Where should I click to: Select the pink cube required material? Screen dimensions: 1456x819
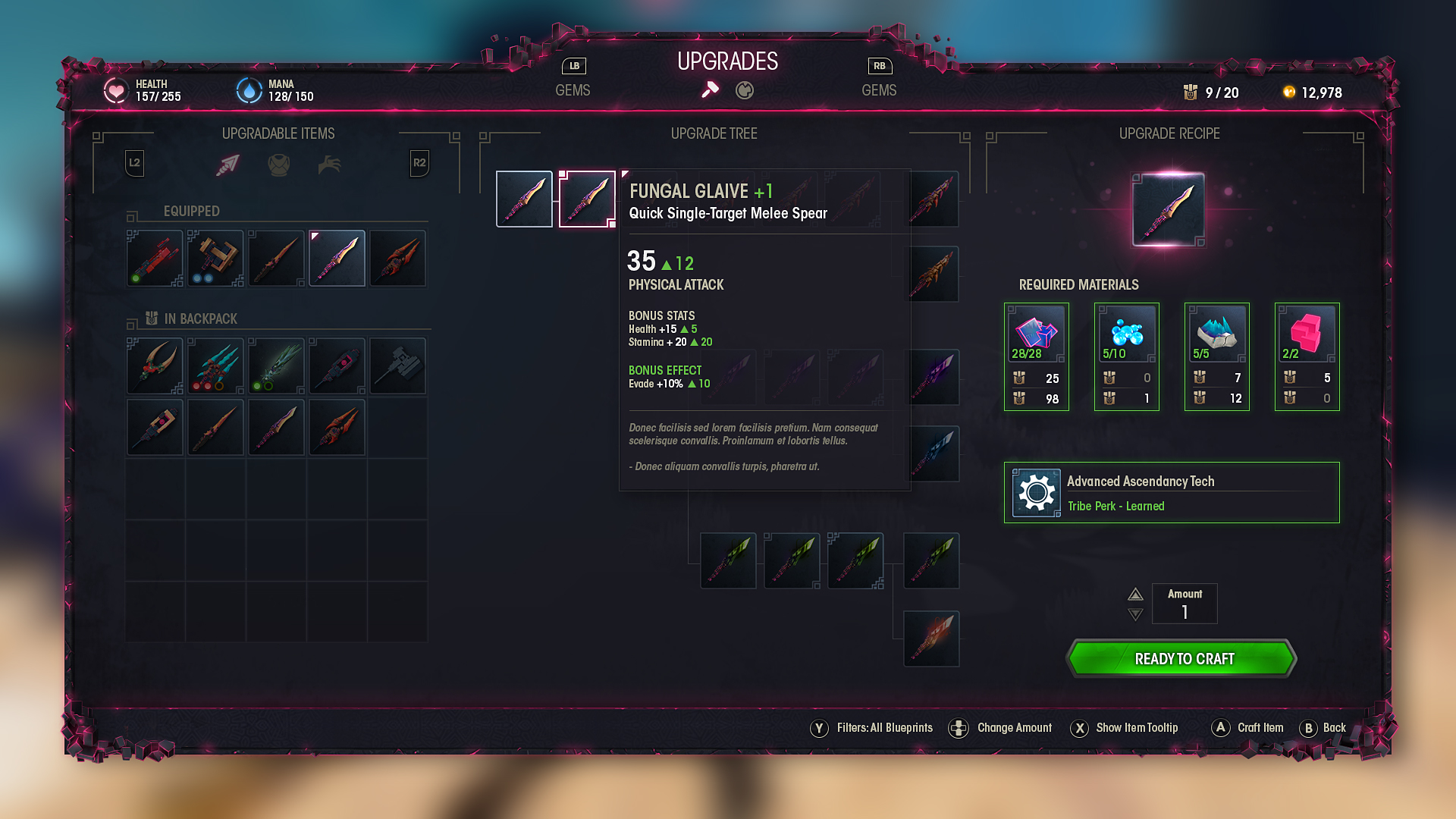1307,334
